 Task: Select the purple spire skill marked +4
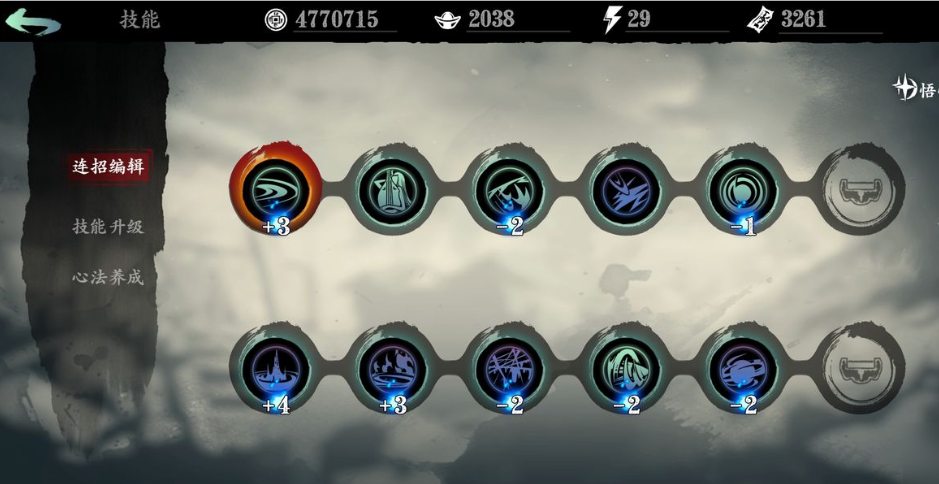[x=274, y=367]
